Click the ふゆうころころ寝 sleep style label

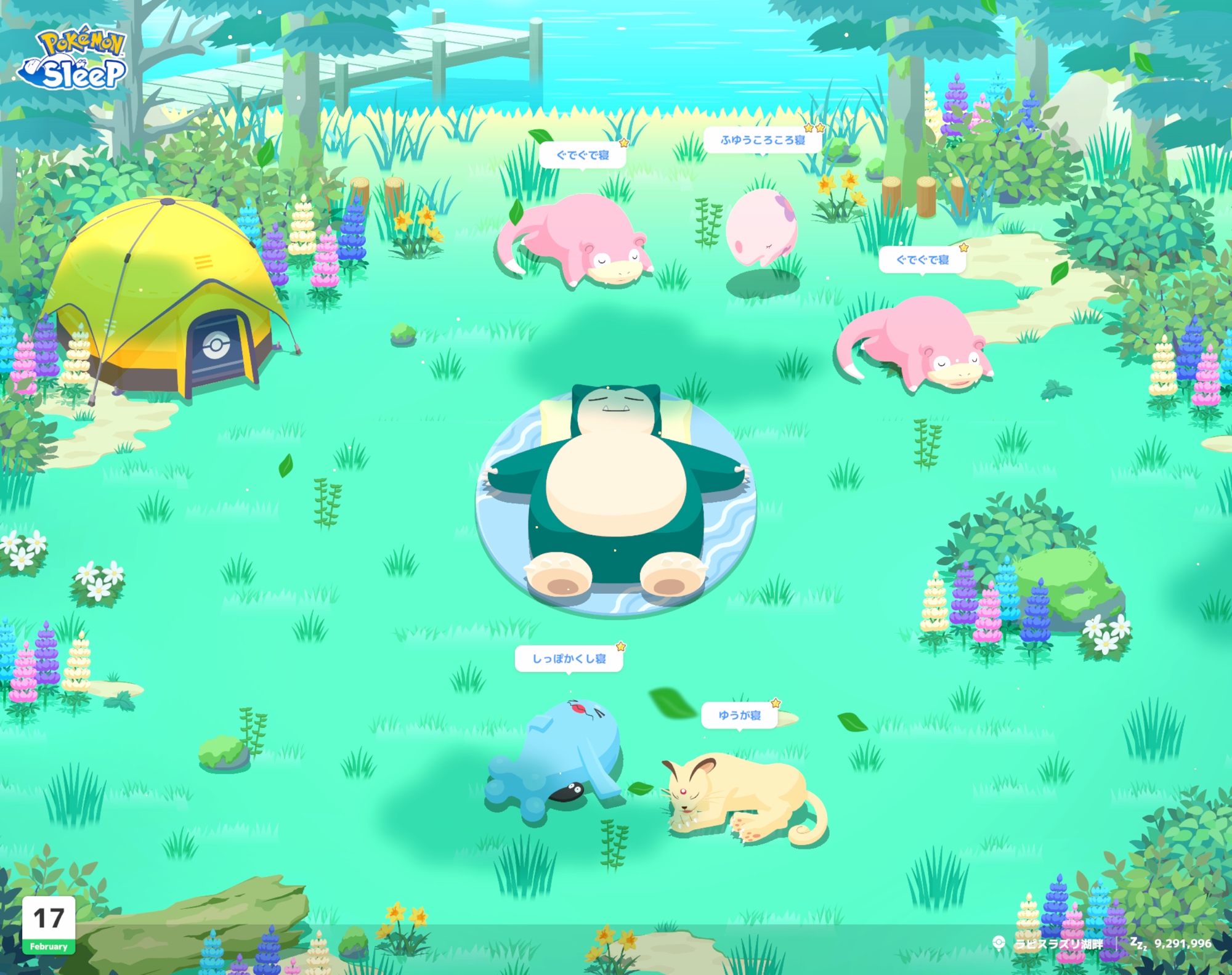click(x=763, y=140)
